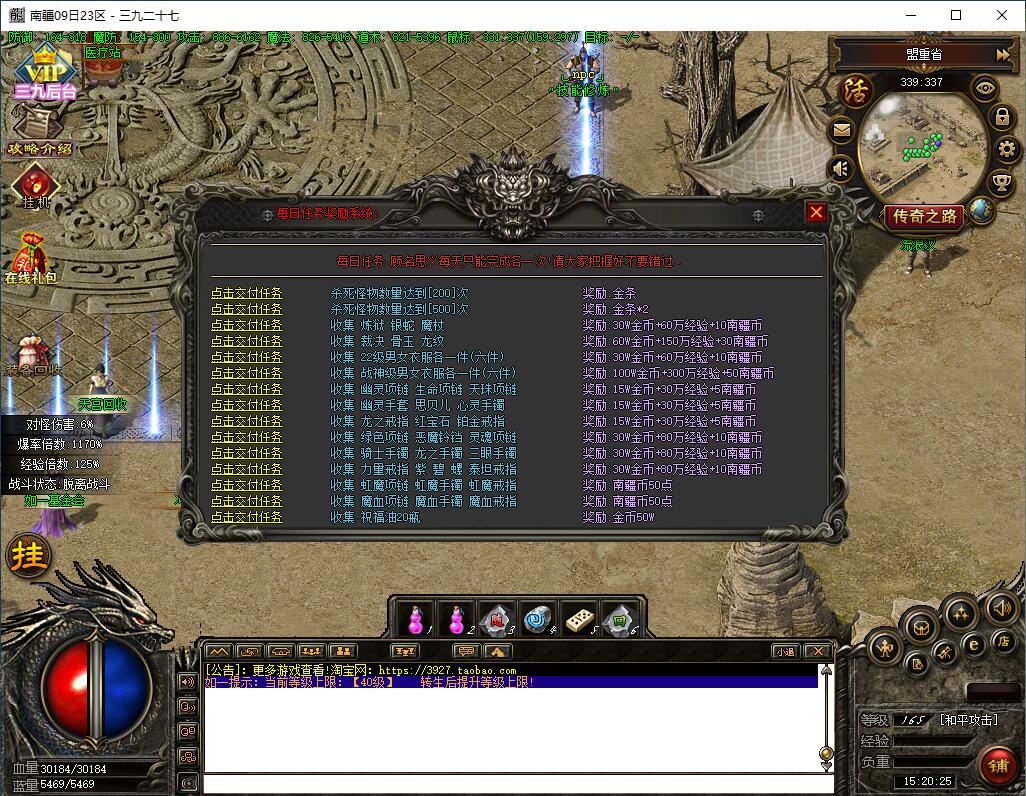Image resolution: width=1026 pixels, height=796 pixels.
Task: Open the world map globe icon
Action: tap(980, 210)
